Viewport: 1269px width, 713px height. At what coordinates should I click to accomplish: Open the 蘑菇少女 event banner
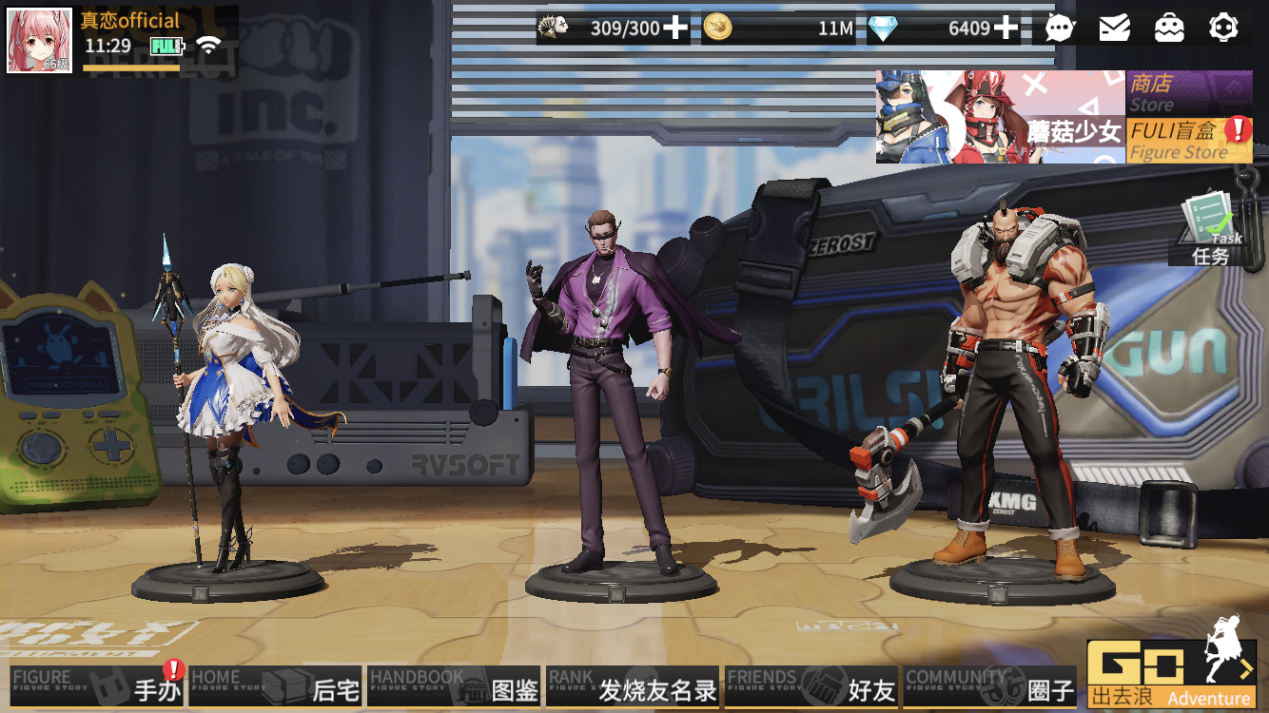pyautogui.click(x=1000, y=117)
